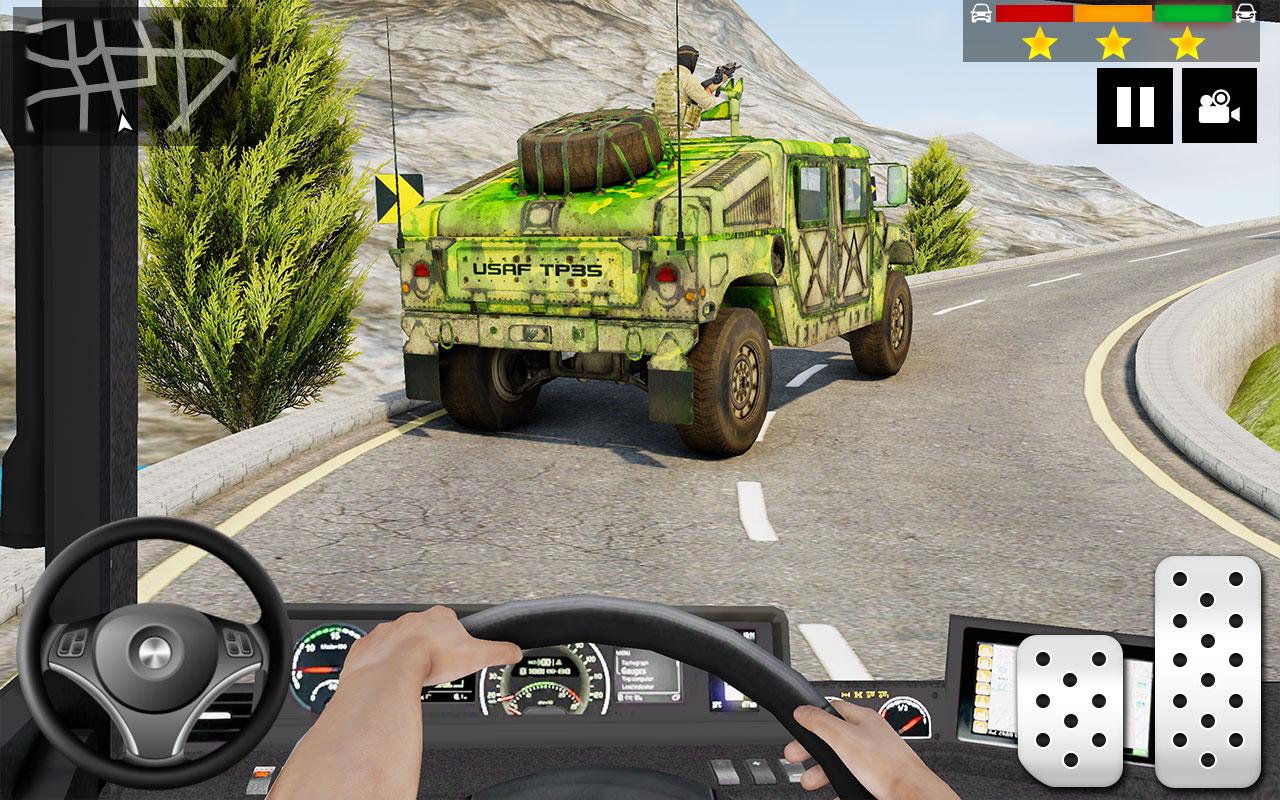Screen dimensions: 1280x800
Task: Tap the yellow indicator buttons beside the GPS screen
Action: (982, 690)
